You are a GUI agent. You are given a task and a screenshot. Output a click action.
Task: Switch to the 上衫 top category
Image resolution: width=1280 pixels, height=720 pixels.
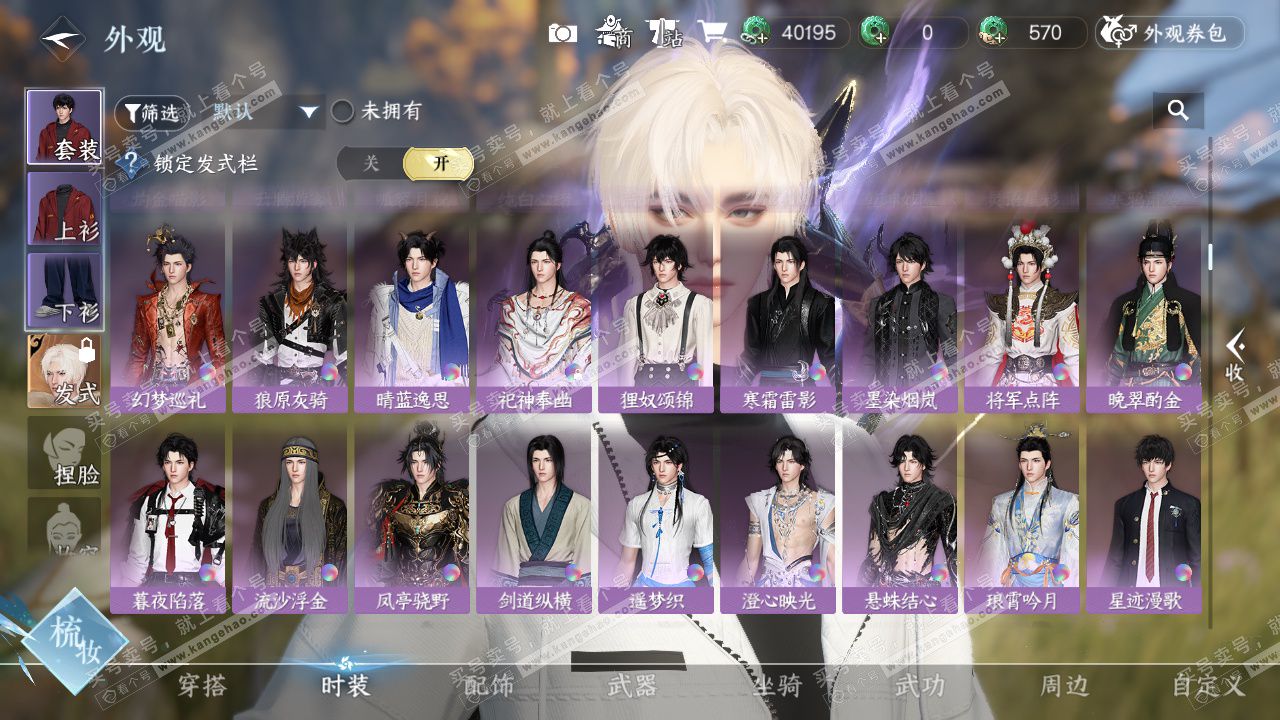(x=64, y=208)
